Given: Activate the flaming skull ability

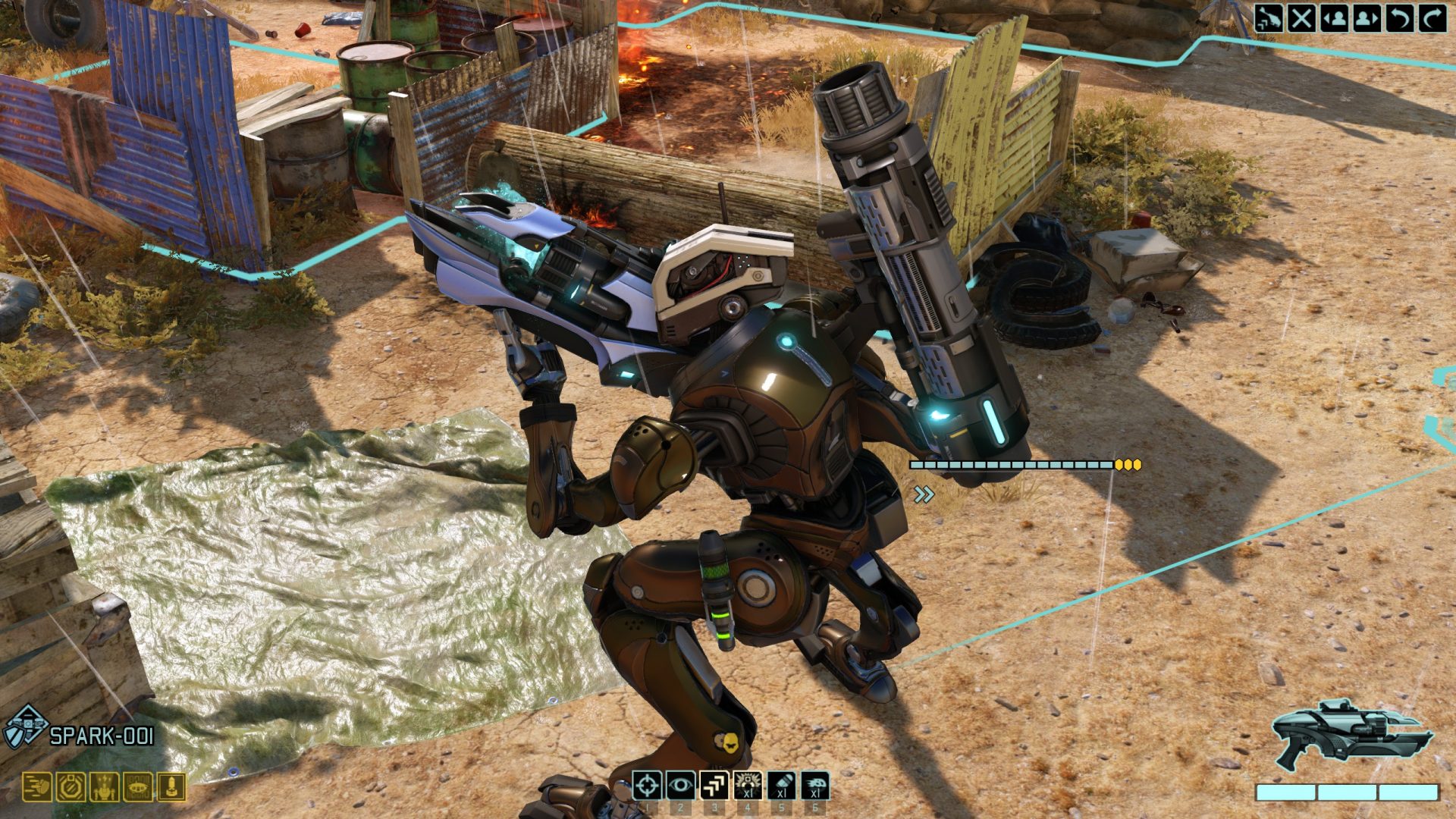Looking at the screenshot, I should (814, 786).
